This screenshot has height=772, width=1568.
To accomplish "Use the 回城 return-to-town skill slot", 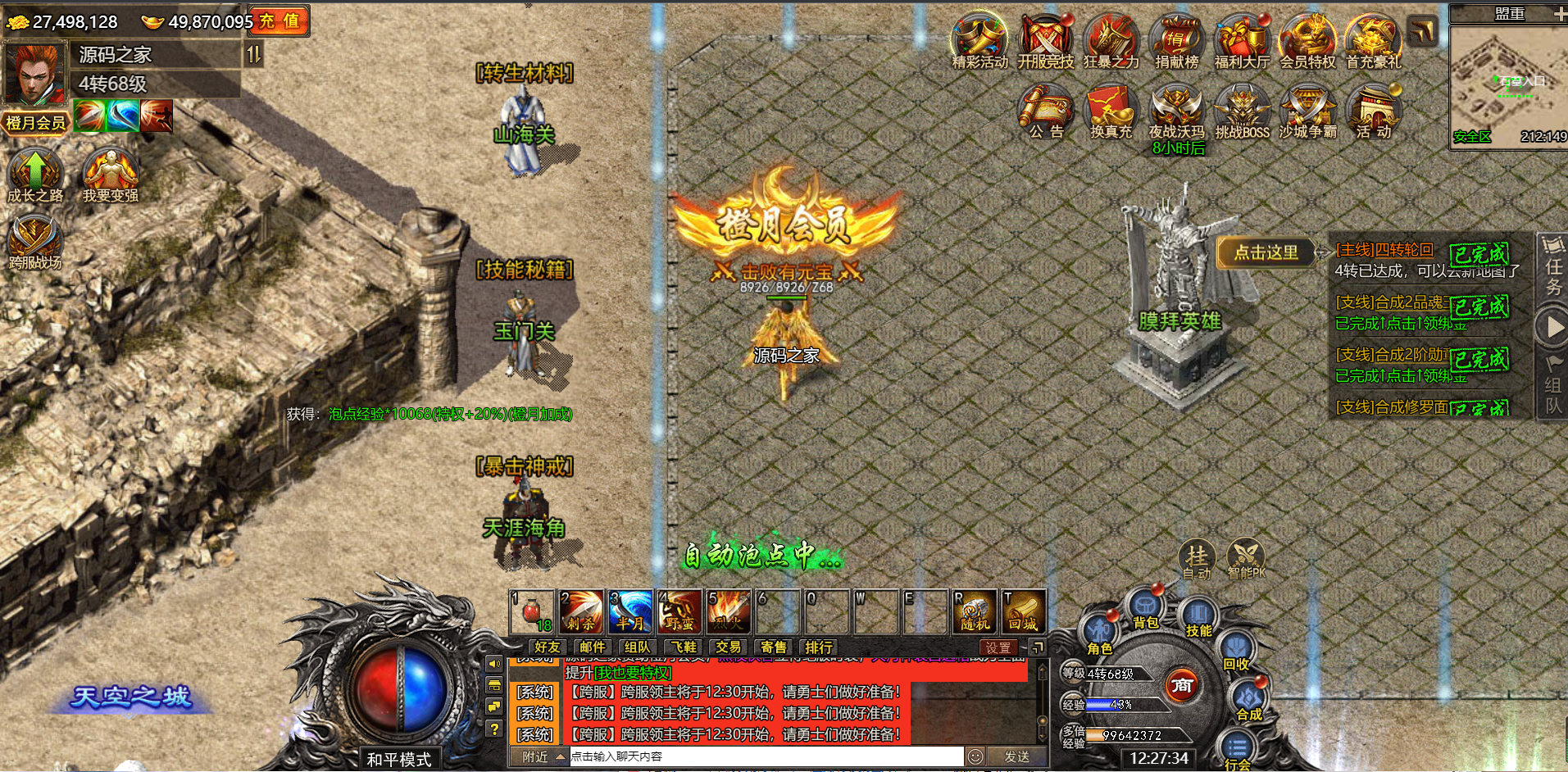I will pyautogui.click(x=1023, y=612).
